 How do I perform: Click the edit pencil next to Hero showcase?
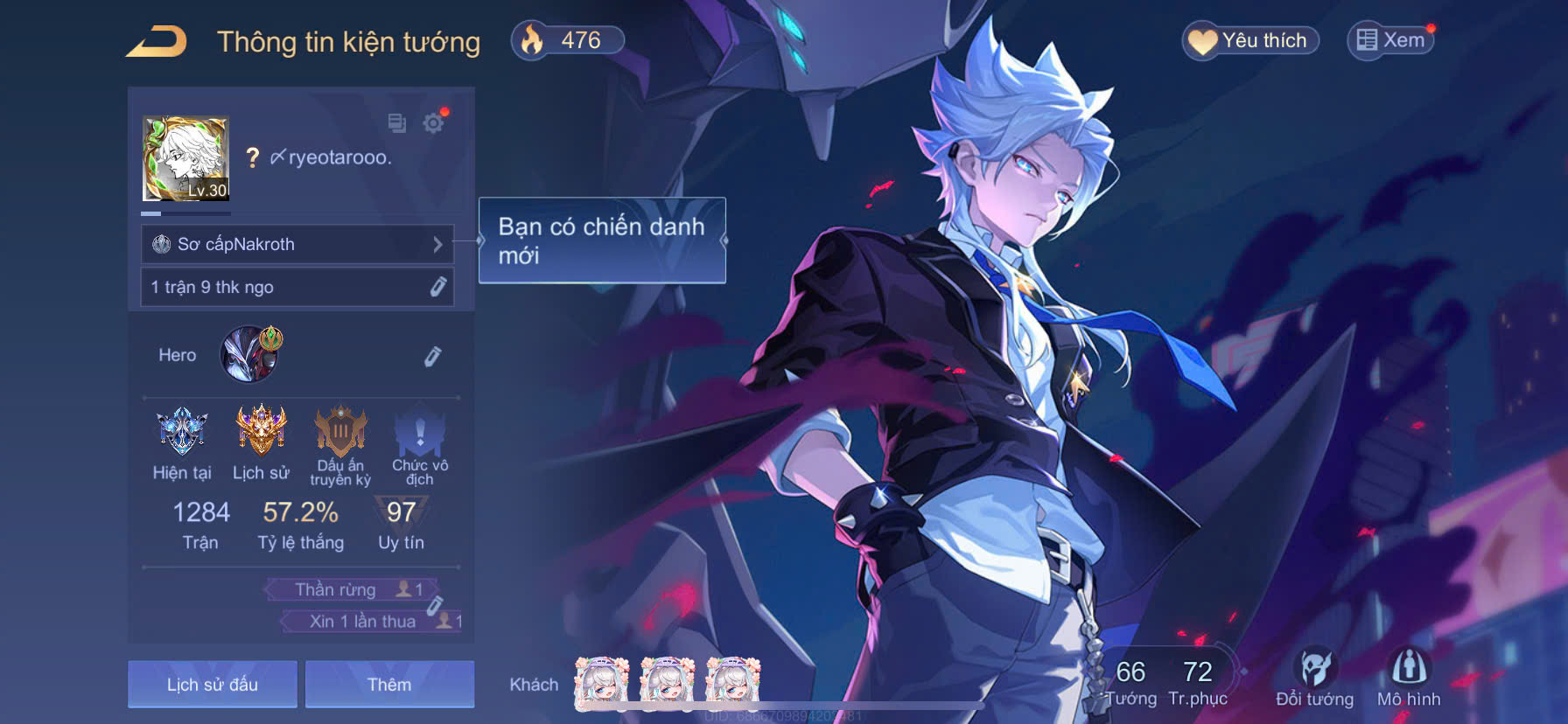433,355
